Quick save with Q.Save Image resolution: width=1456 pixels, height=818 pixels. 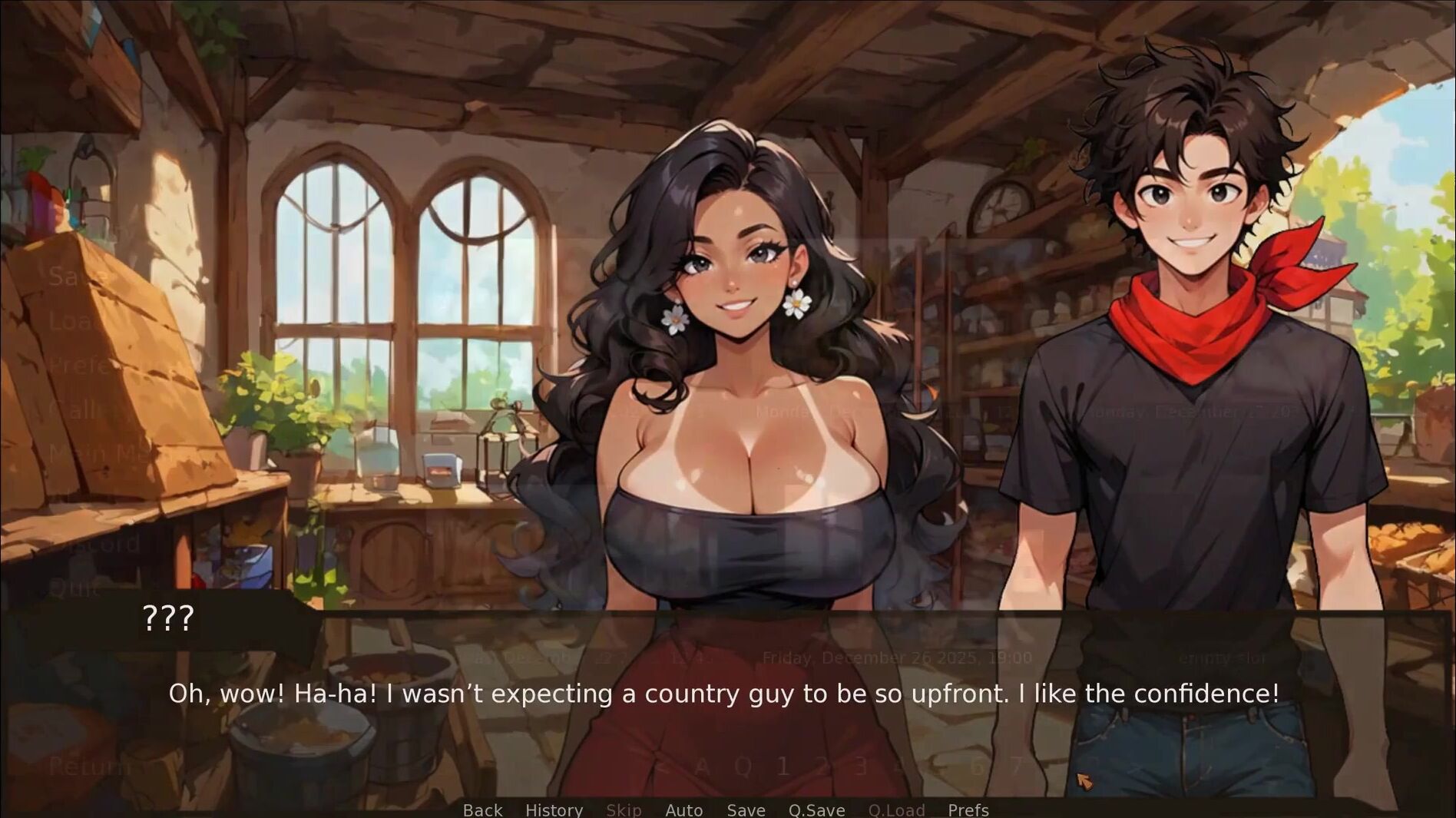pos(816,810)
